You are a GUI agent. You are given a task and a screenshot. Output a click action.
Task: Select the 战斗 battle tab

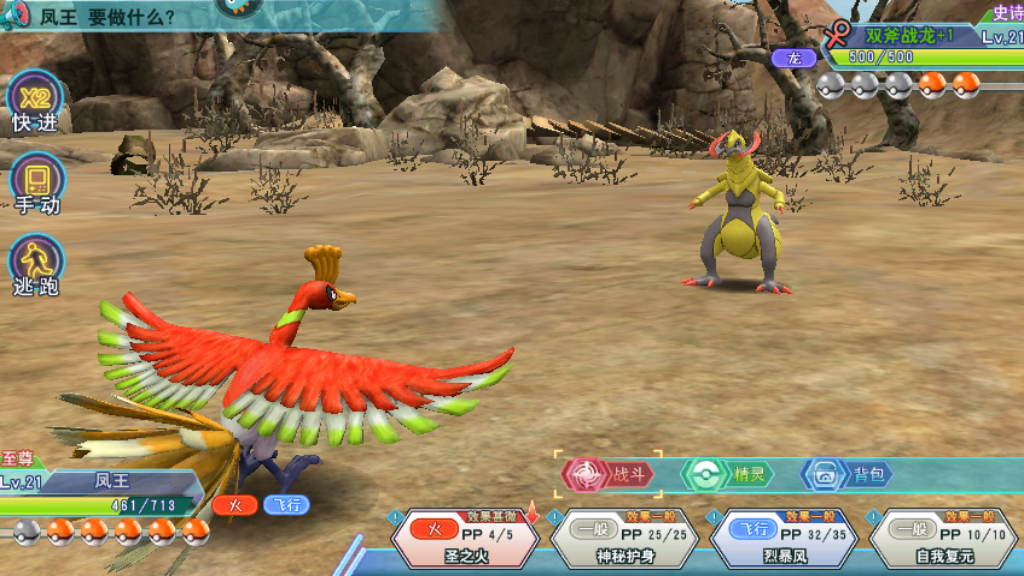click(x=611, y=474)
